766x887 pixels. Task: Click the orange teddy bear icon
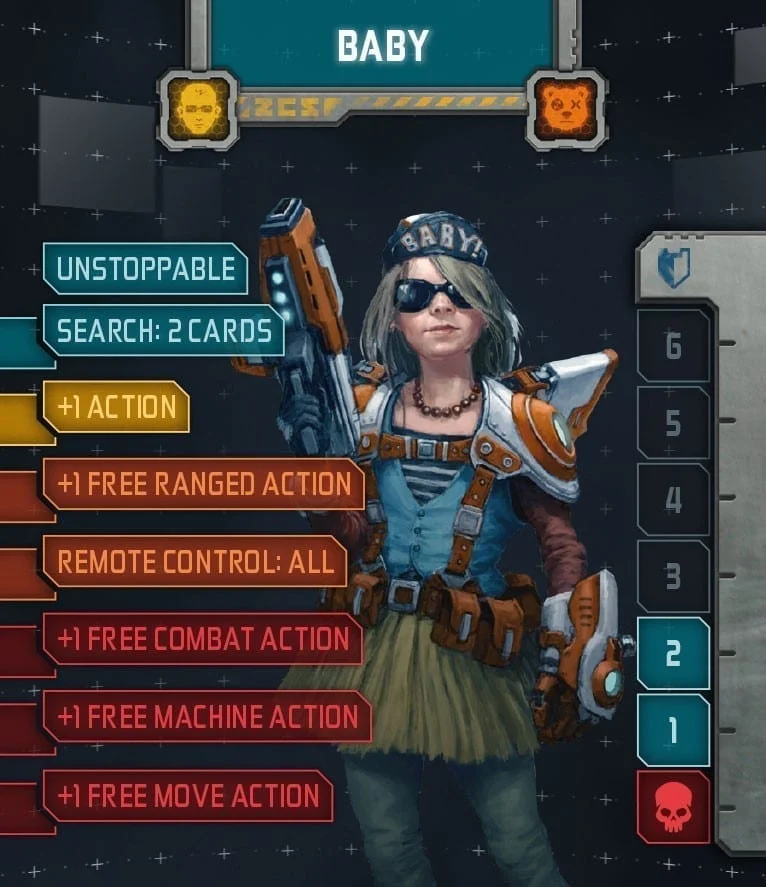(x=565, y=109)
